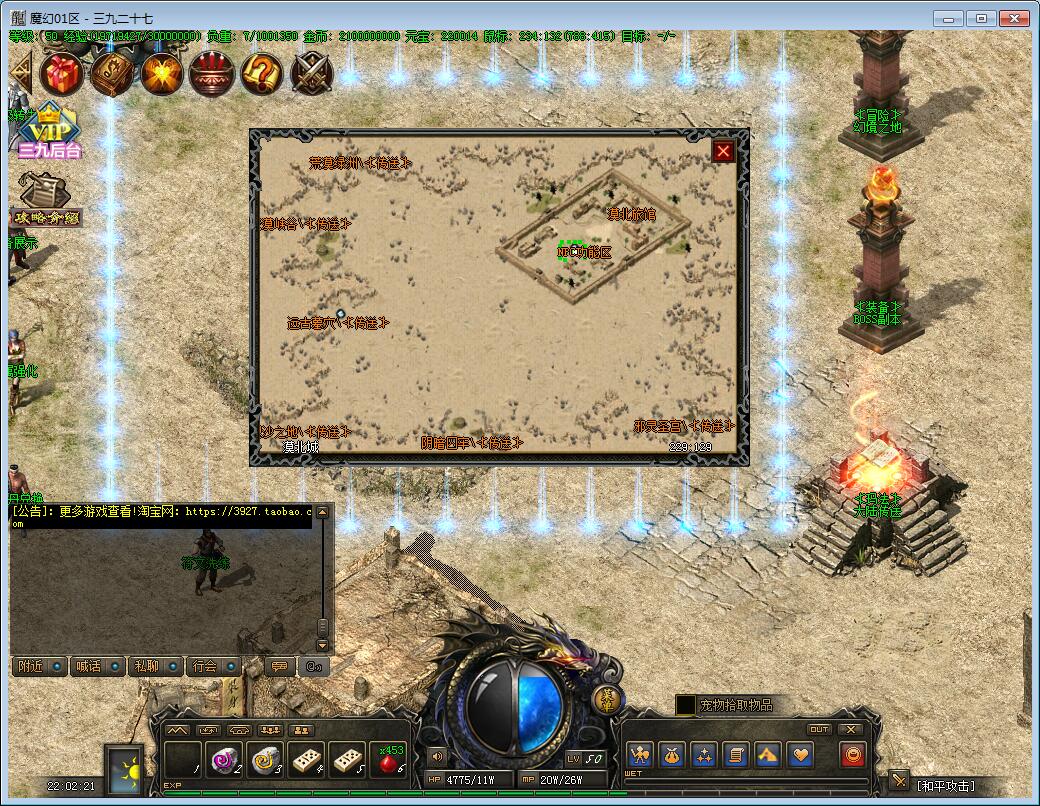Open the 攻略介绍 guide scroll

[46, 200]
